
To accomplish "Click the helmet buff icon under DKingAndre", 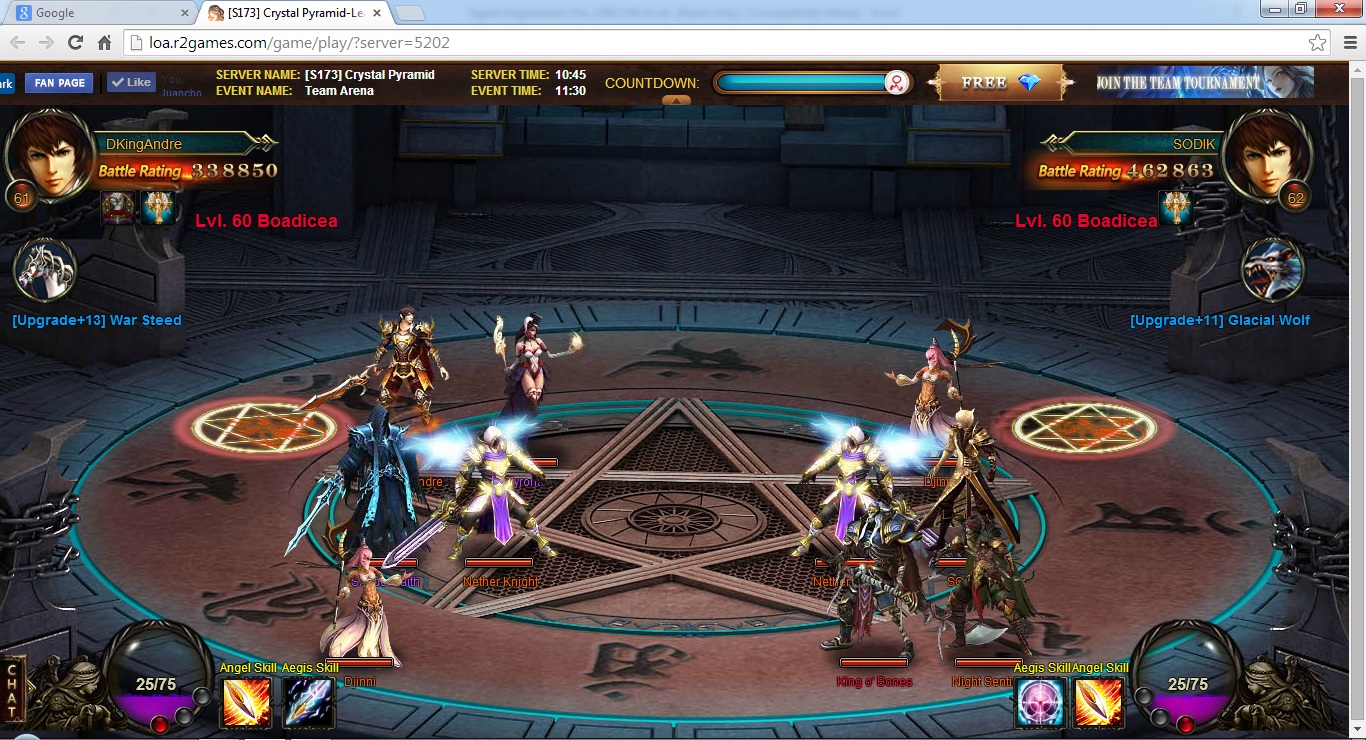I will [118, 208].
